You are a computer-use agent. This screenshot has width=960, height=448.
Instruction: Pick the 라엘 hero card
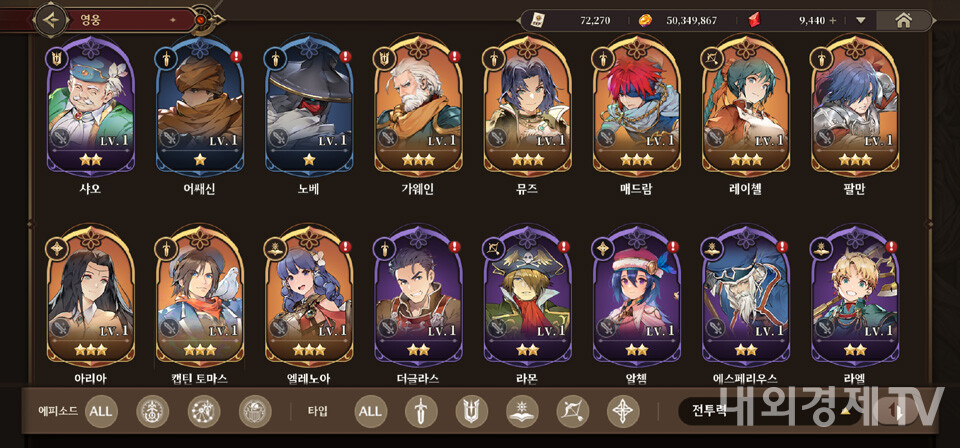[855, 300]
